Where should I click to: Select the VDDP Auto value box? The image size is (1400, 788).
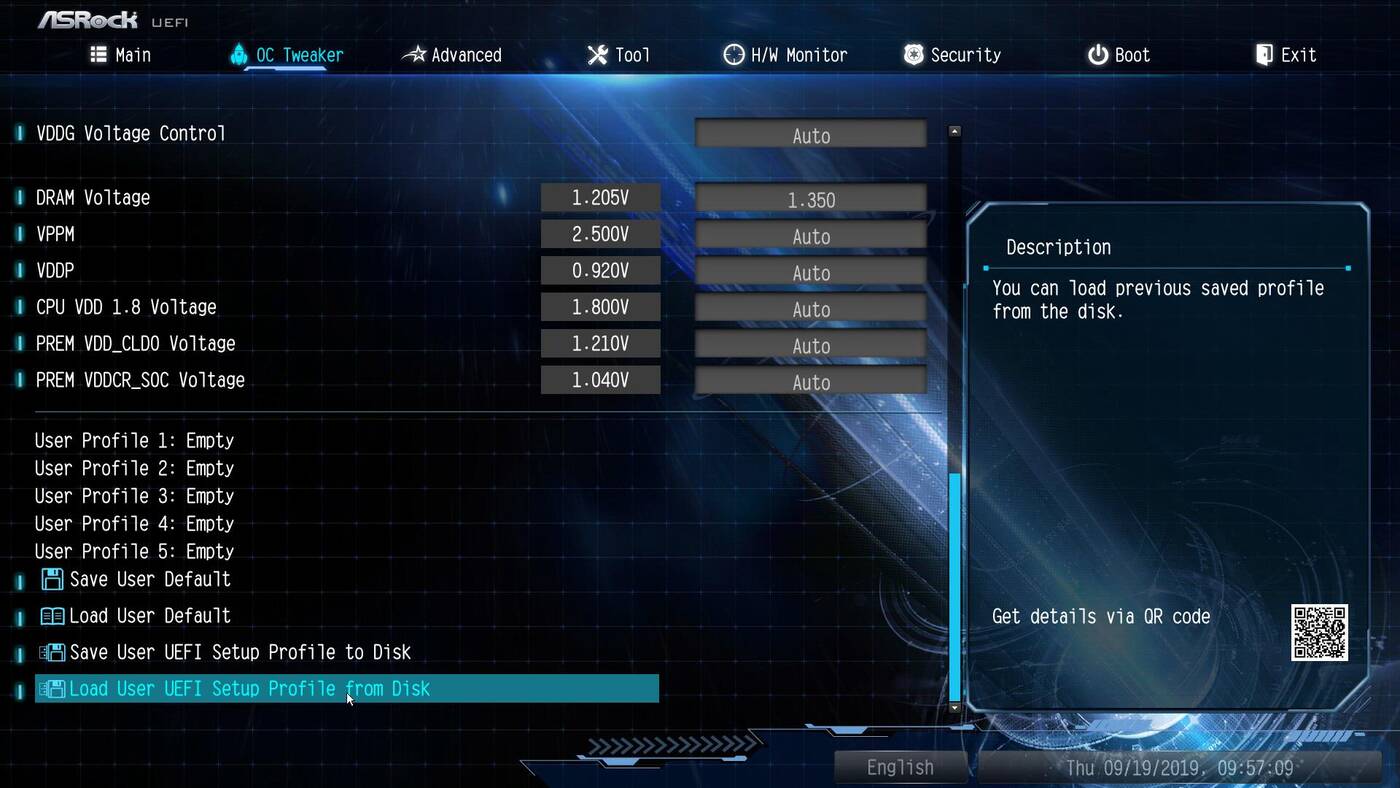(x=810, y=272)
